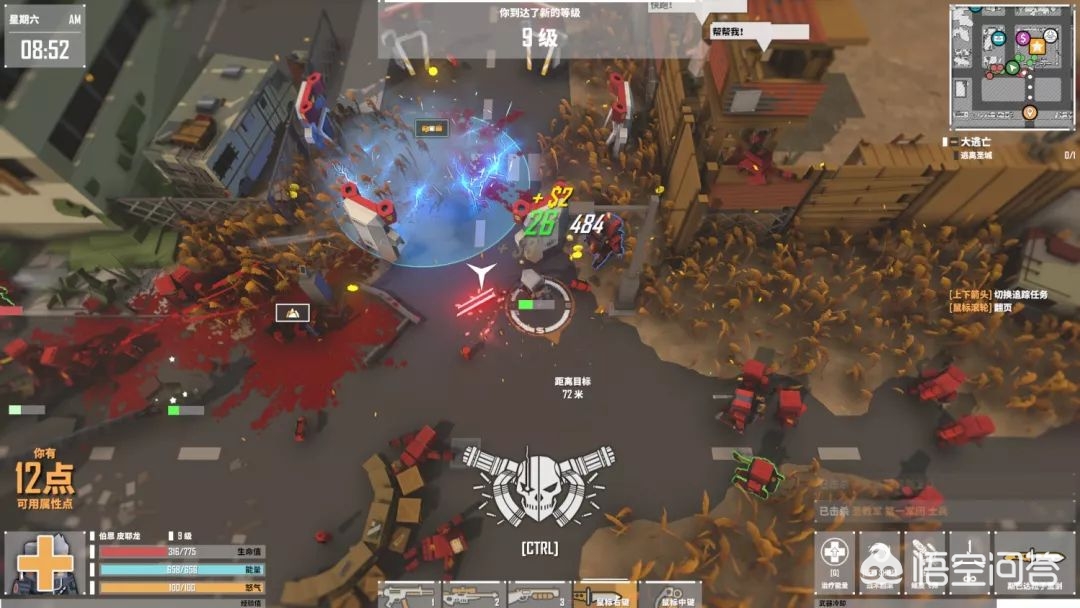This screenshot has width=1080, height=608.
Task: Select weapon slot 2 sniper rifle
Action: (x=473, y=596)
